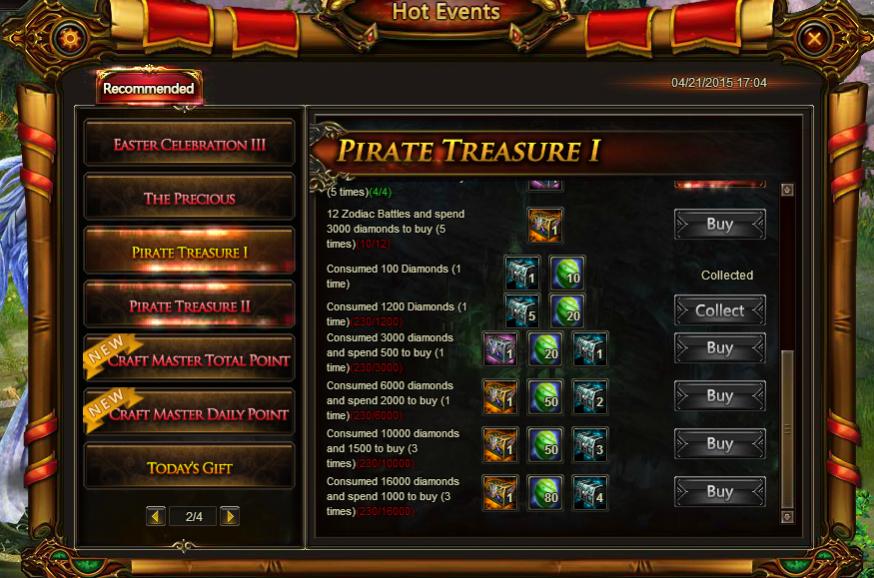The width and height of the screenshot is (874, 578).
Task: Go to previous event list page
Action: [155, 516]
